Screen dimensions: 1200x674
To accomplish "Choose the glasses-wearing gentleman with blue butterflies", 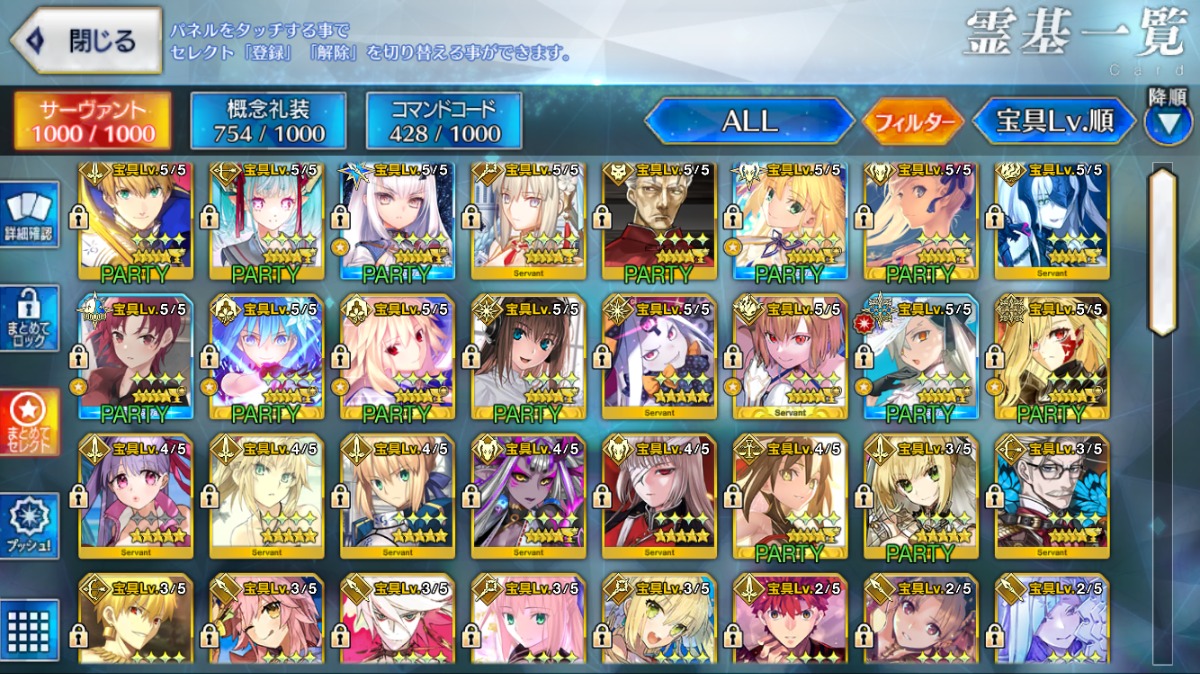I will point(1053,495).
